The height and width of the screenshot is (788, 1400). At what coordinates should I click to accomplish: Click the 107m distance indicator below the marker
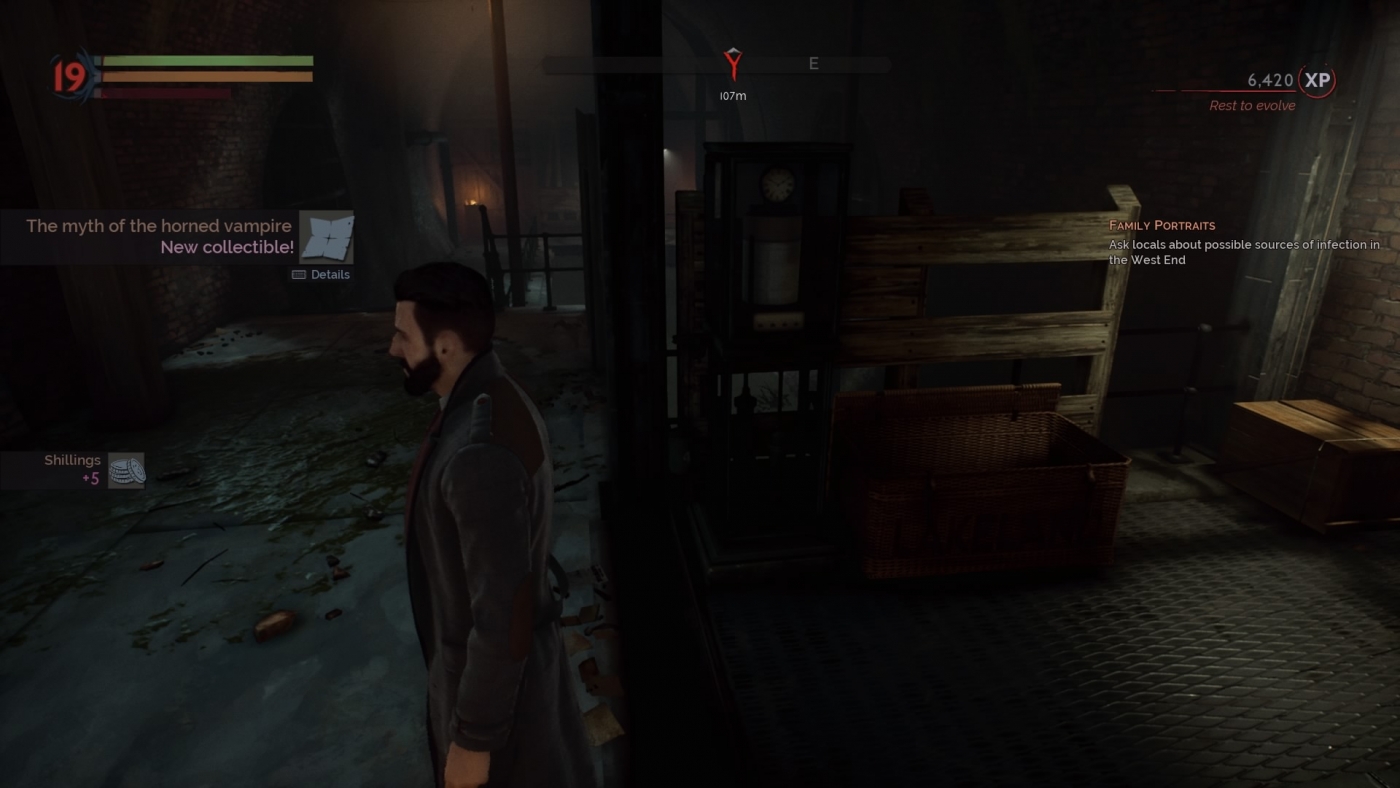(731, 96)
